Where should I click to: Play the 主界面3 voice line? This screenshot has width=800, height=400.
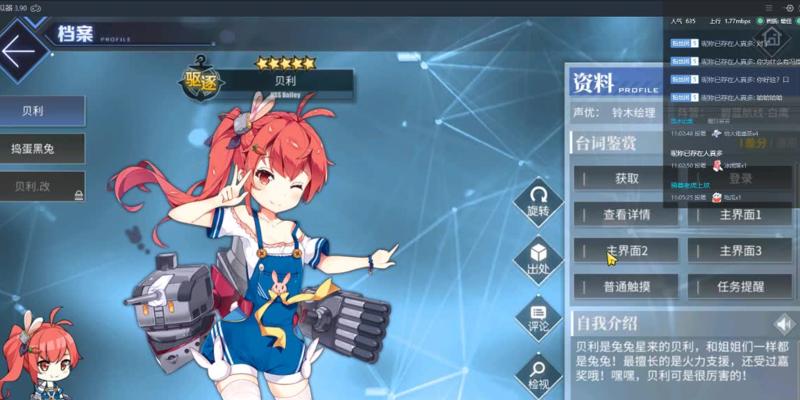pos(739,250)
